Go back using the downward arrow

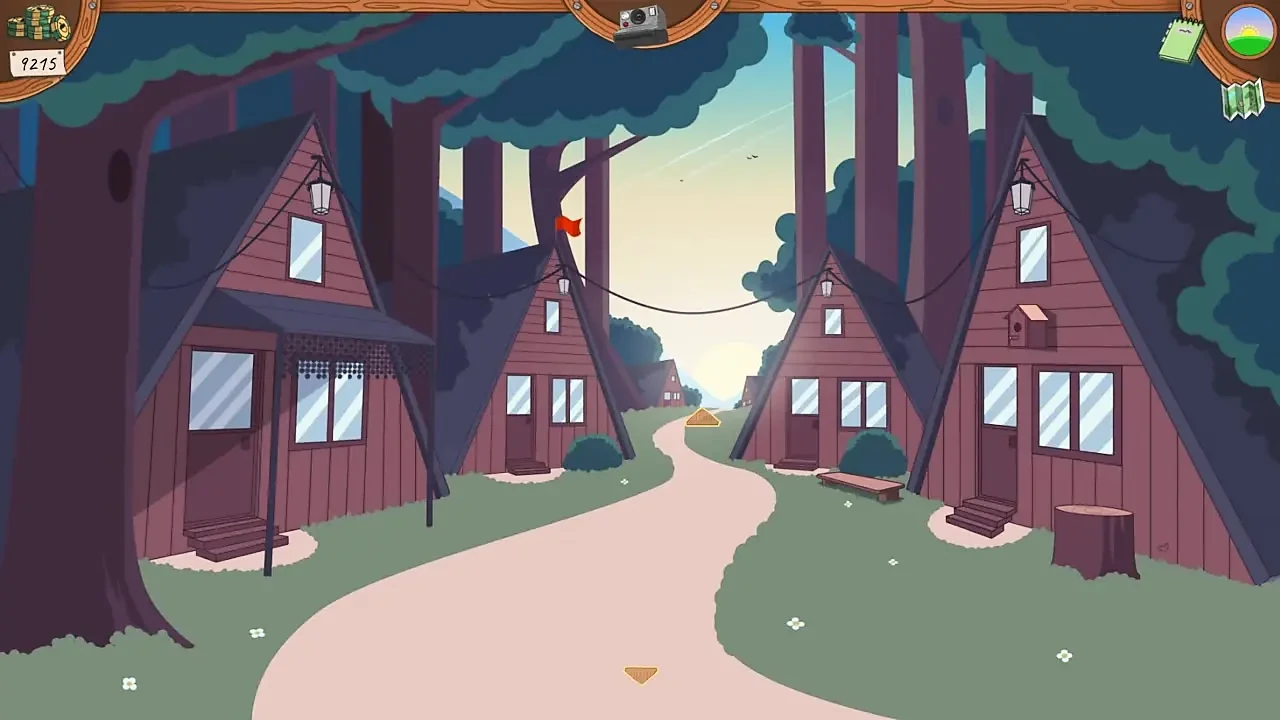click(640, 675)
